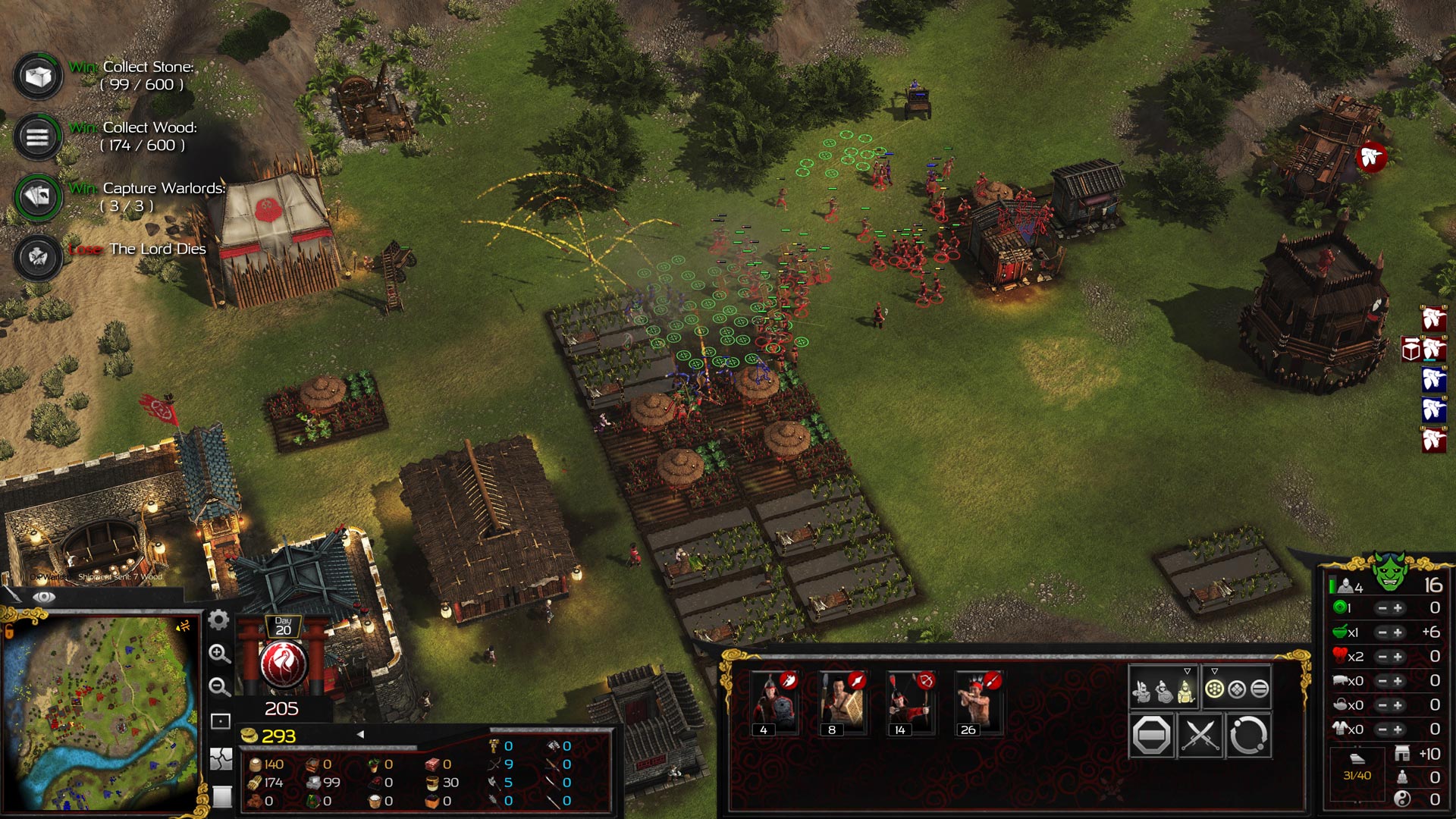This screenshot has width=1456, height=819.
Task: Collapse the gold panel with the arrow
Action: pyautogui.click(x=360, y=734)
